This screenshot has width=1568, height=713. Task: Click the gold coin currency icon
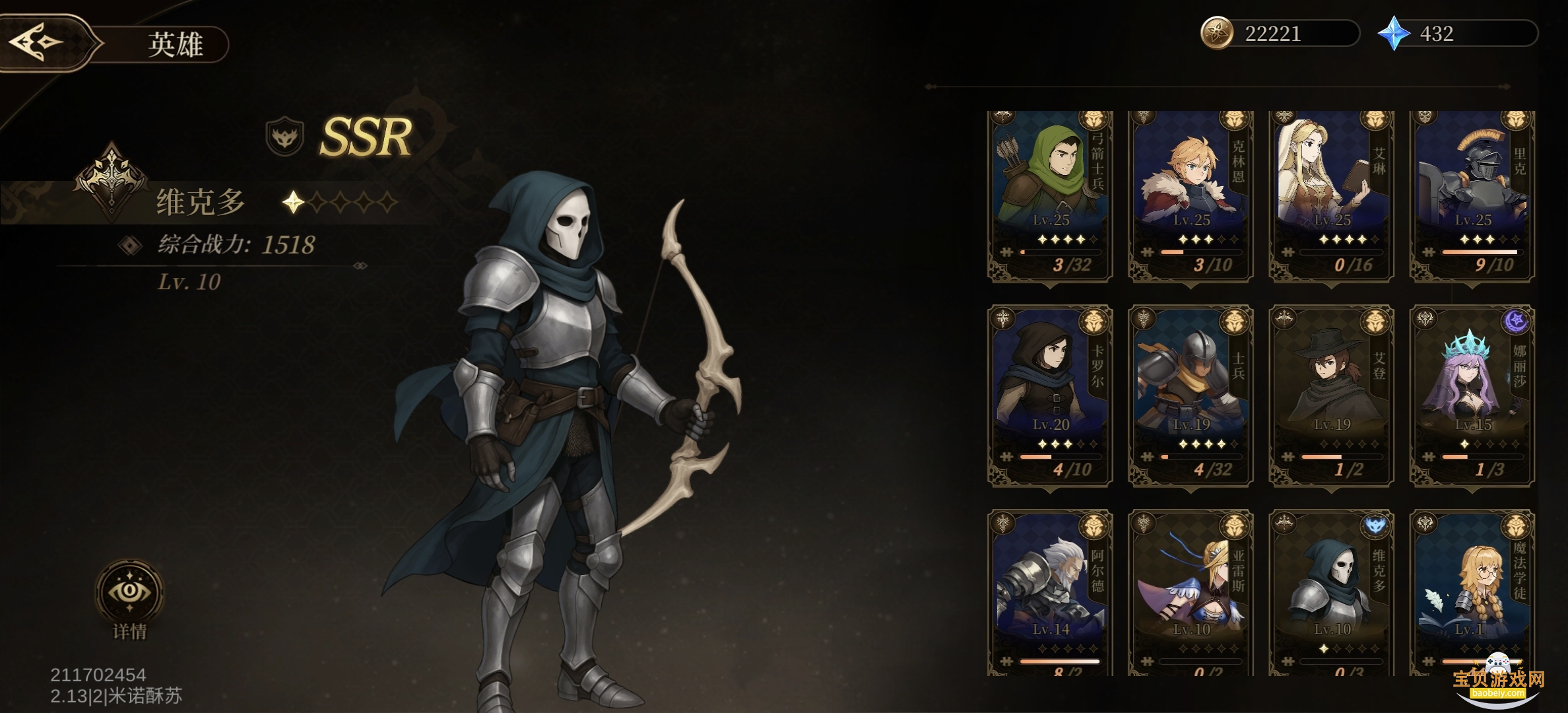(1216, 34)
